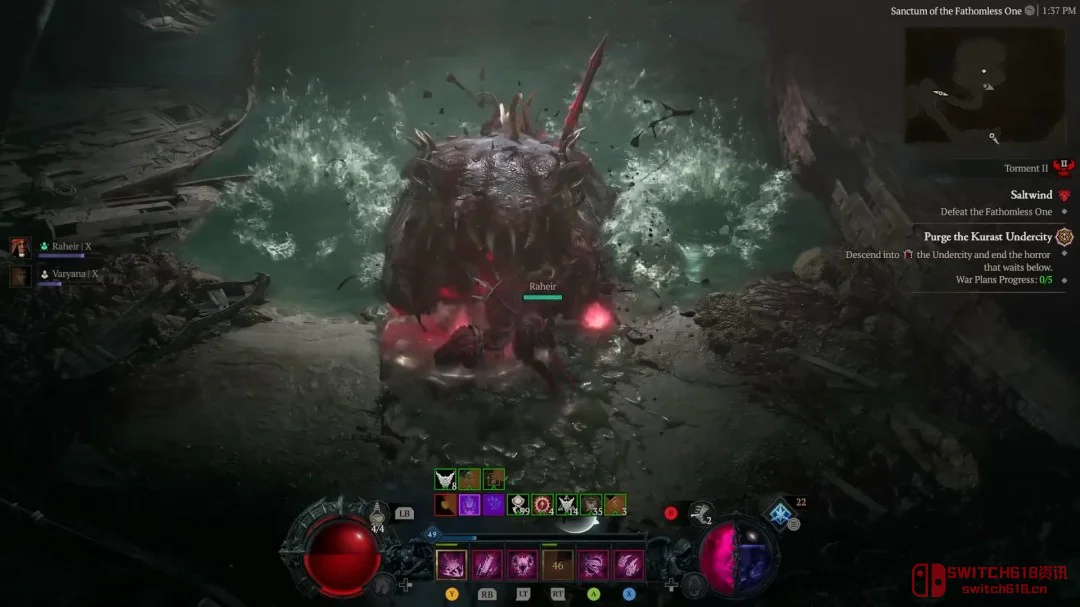Click the buff icon showing 99 stacks
This screenshot has height=607, width=1080.
tap(518, 504)
